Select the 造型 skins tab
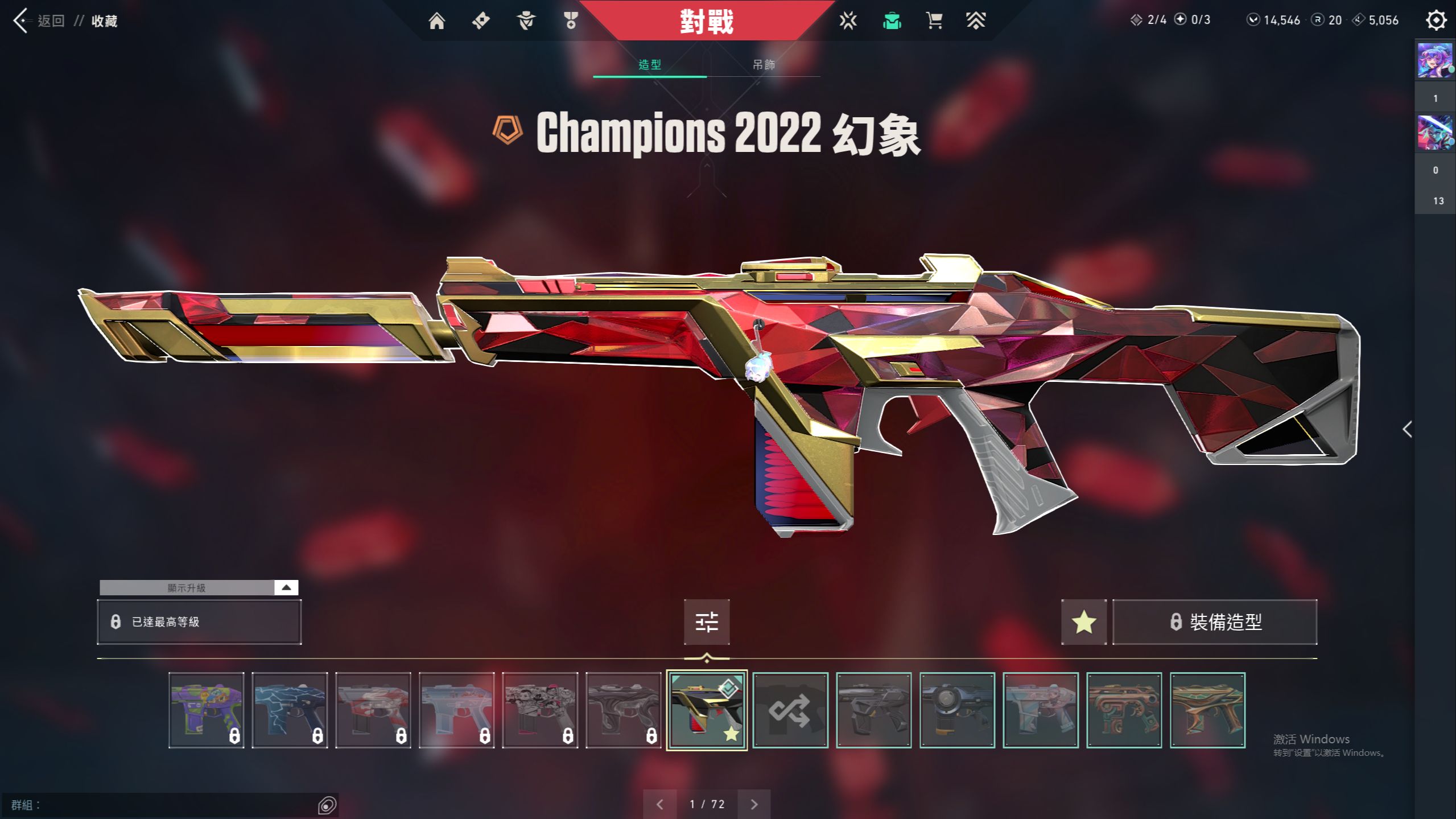The image size is (1456, 819). [650, 65]
